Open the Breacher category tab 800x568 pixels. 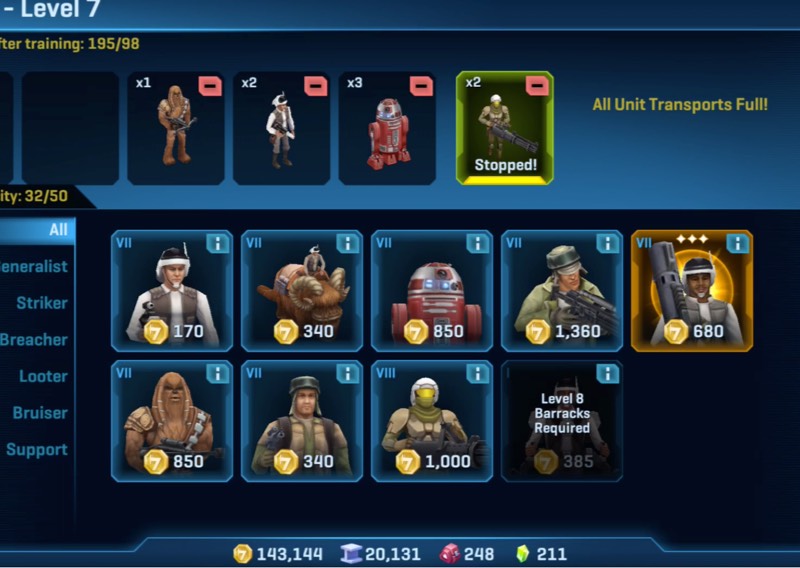tap(35, 340)
